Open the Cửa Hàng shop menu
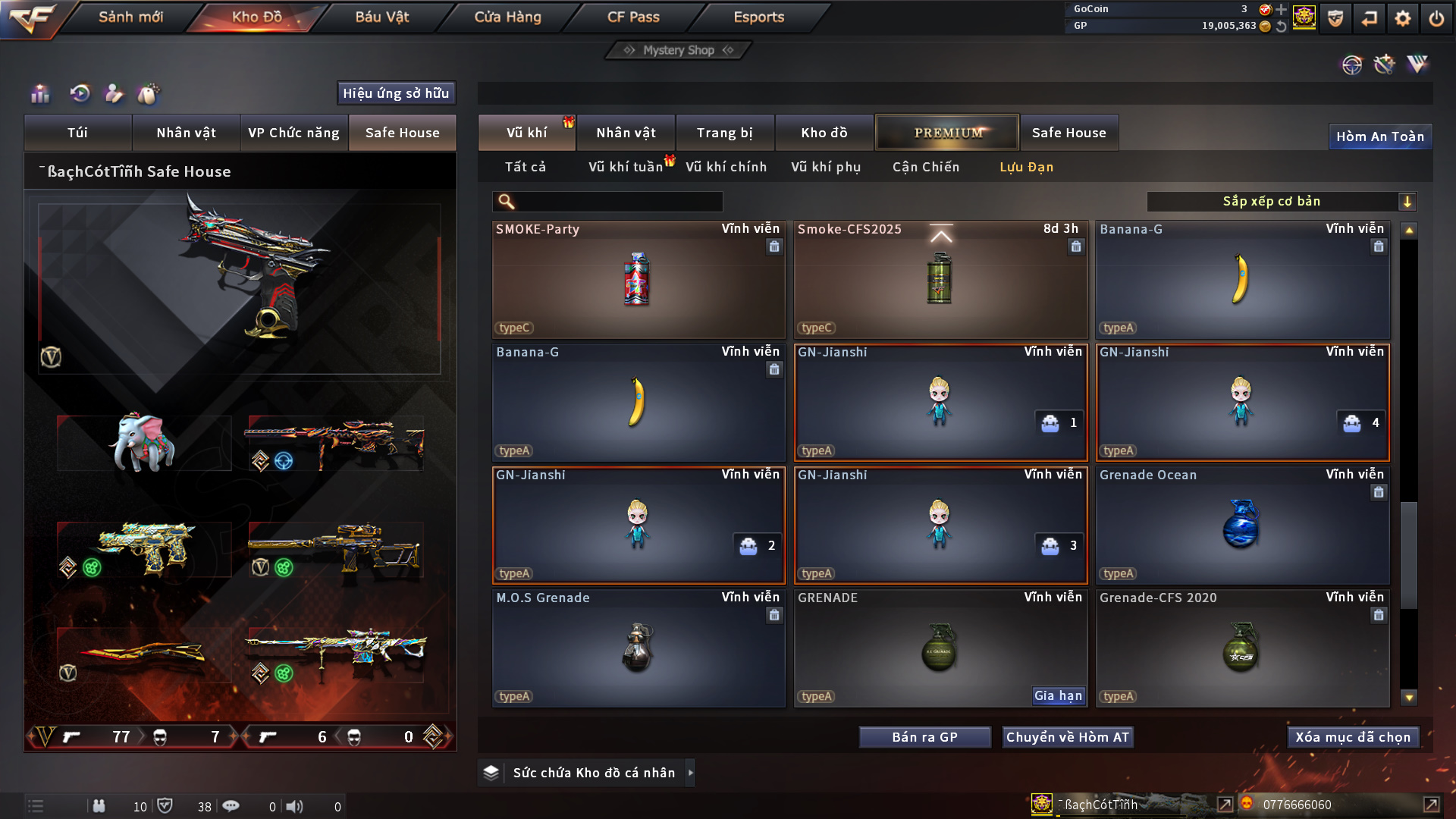The width and height of the screenshot is (1456, 819). (507, 17)
